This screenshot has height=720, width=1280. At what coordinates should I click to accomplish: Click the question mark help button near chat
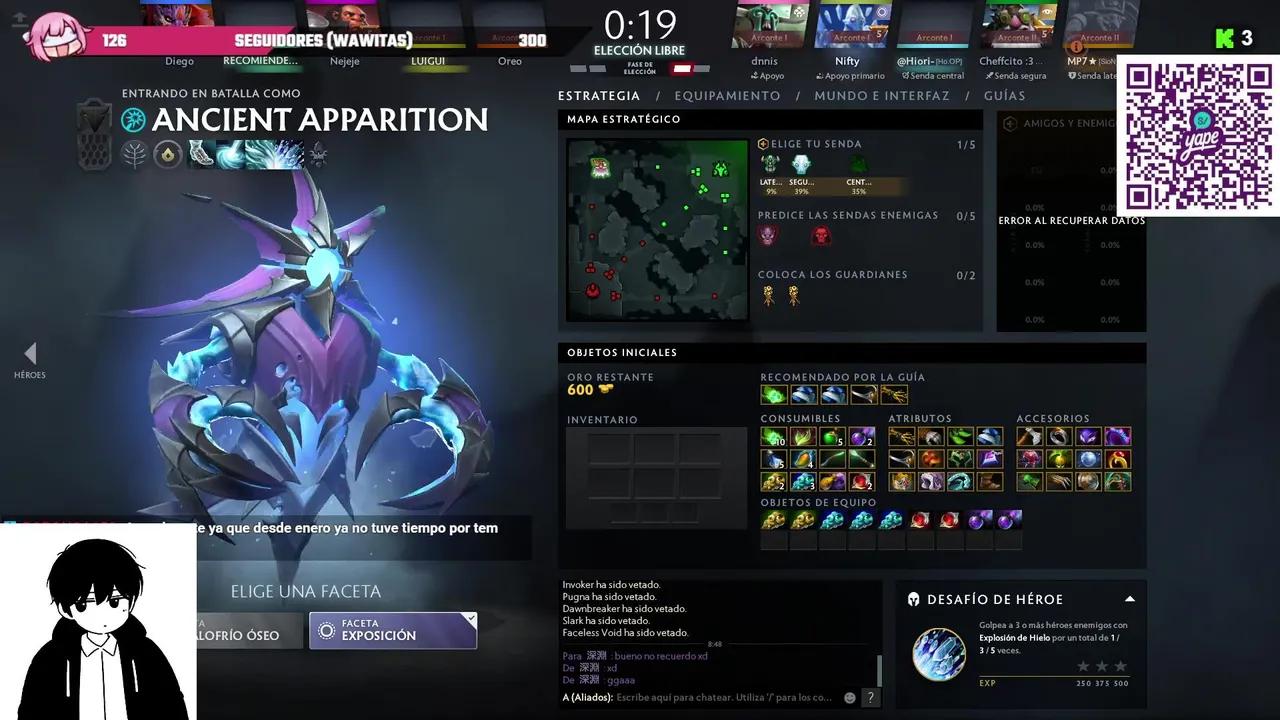(x=869, y=697)
